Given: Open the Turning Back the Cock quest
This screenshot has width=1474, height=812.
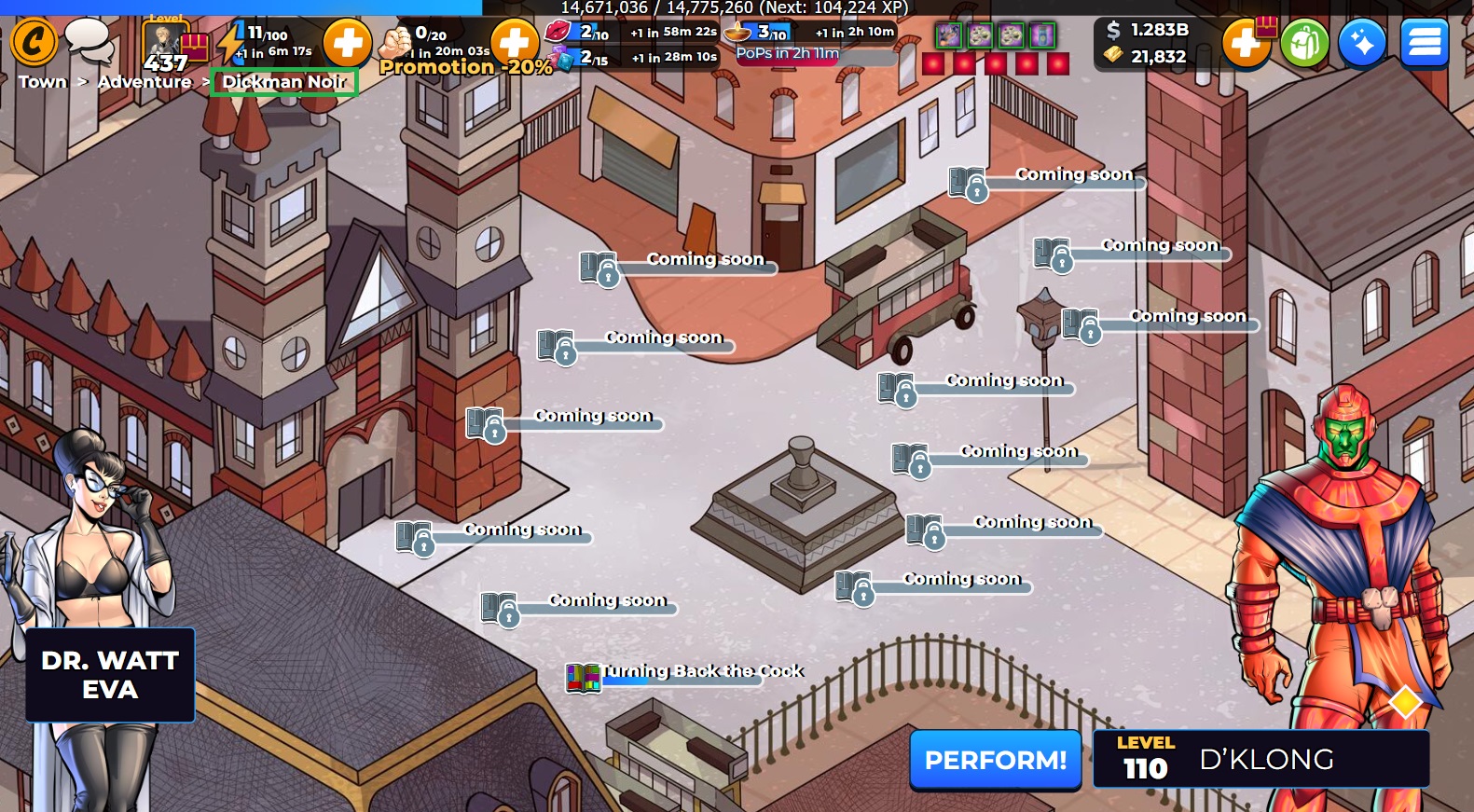Looking at the screenshot, I should pyautogui.click(x=699, y=672).
